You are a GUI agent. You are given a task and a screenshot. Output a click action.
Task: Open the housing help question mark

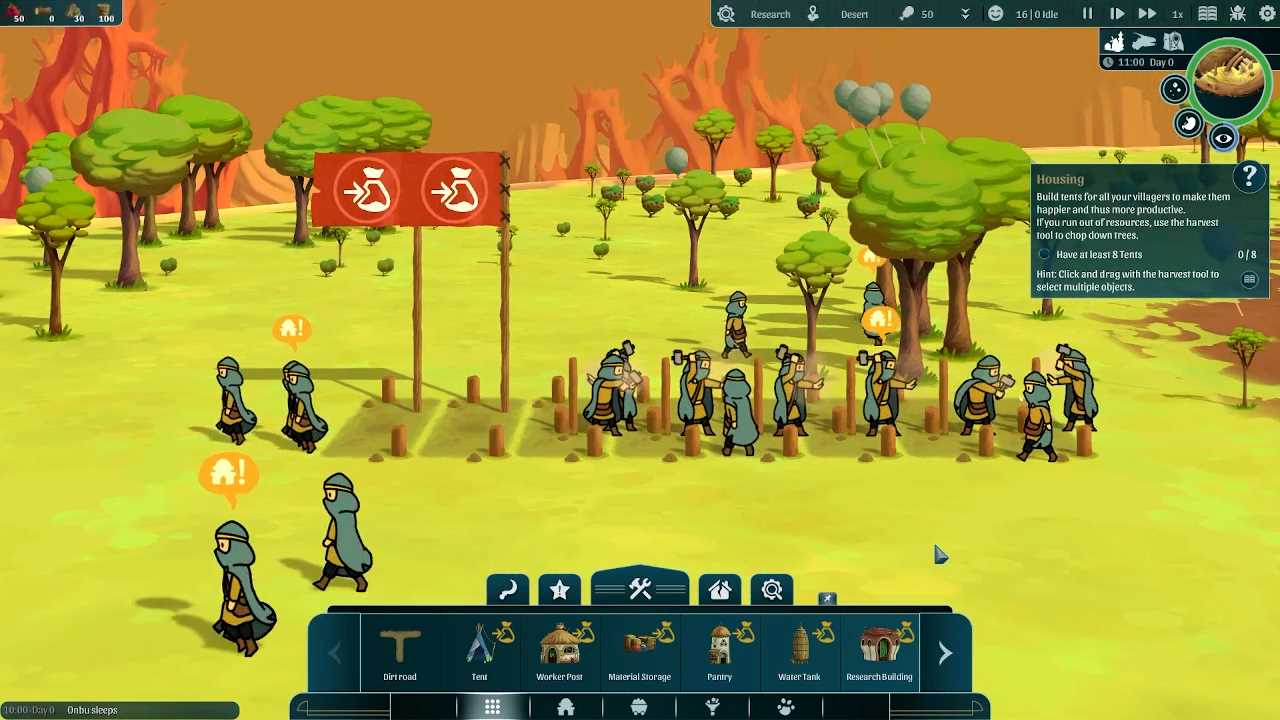[1249, 177]
